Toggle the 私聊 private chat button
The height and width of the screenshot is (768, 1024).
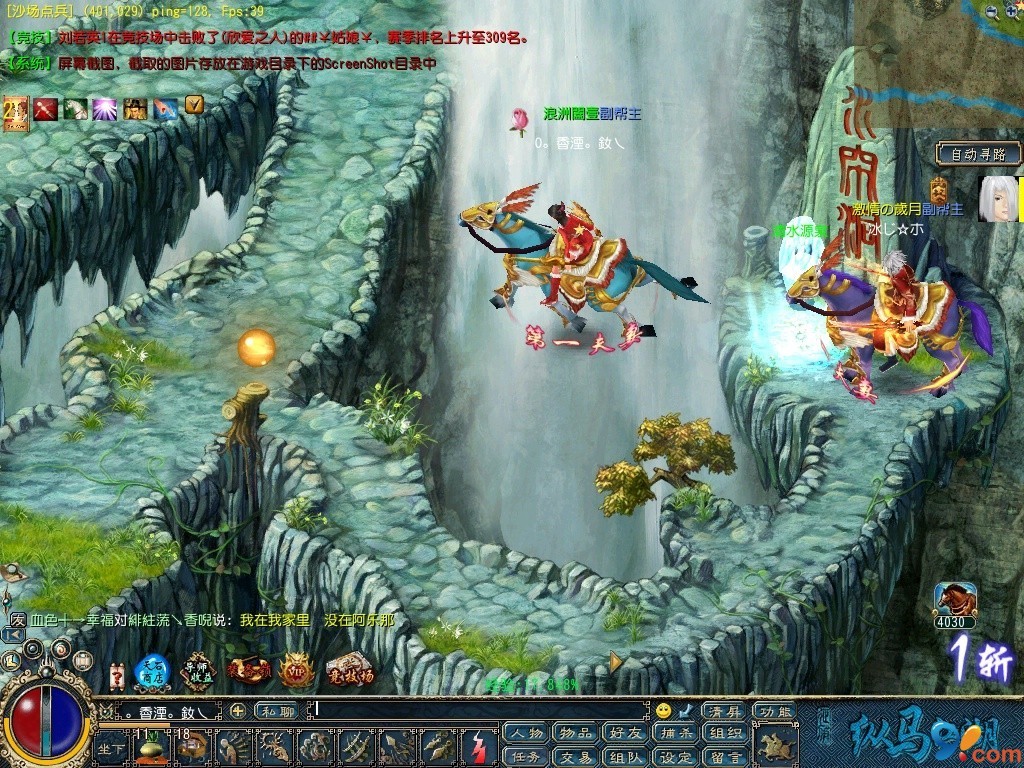[275, 711]
